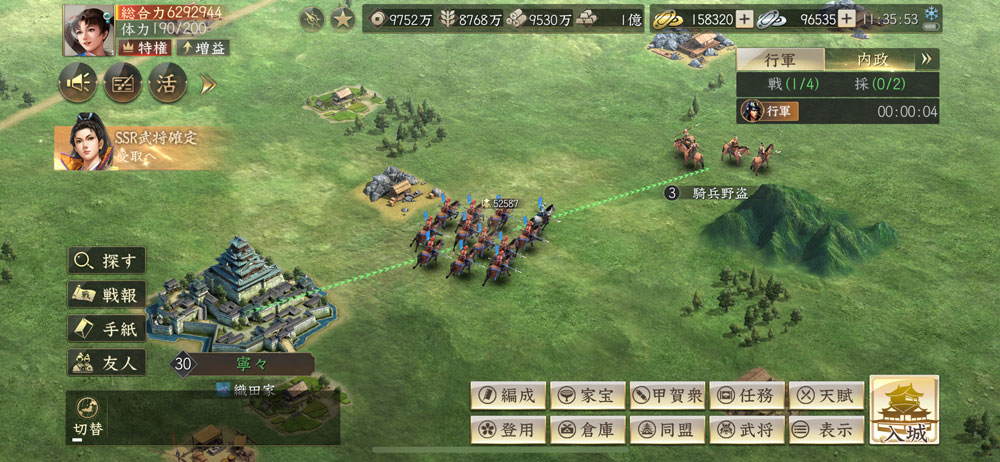
Task: Click the 探す search button
Action: [x=107, y=261]
